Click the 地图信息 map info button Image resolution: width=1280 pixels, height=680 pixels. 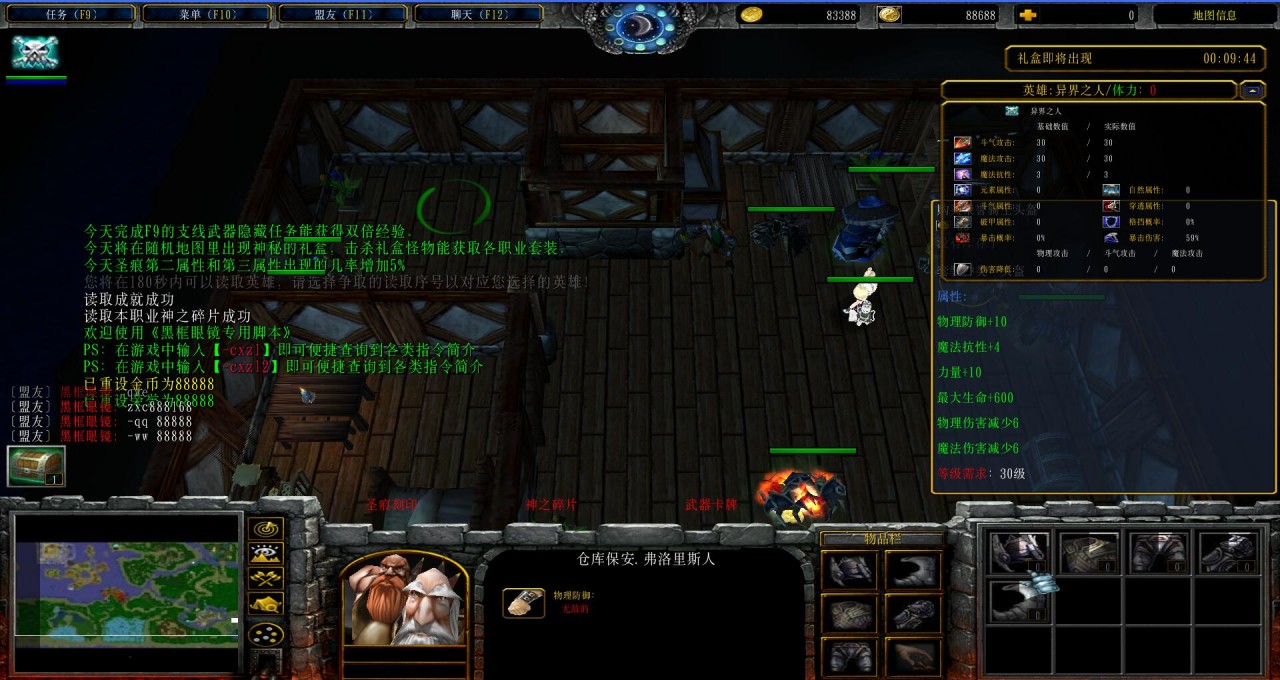coord(1214,15)
